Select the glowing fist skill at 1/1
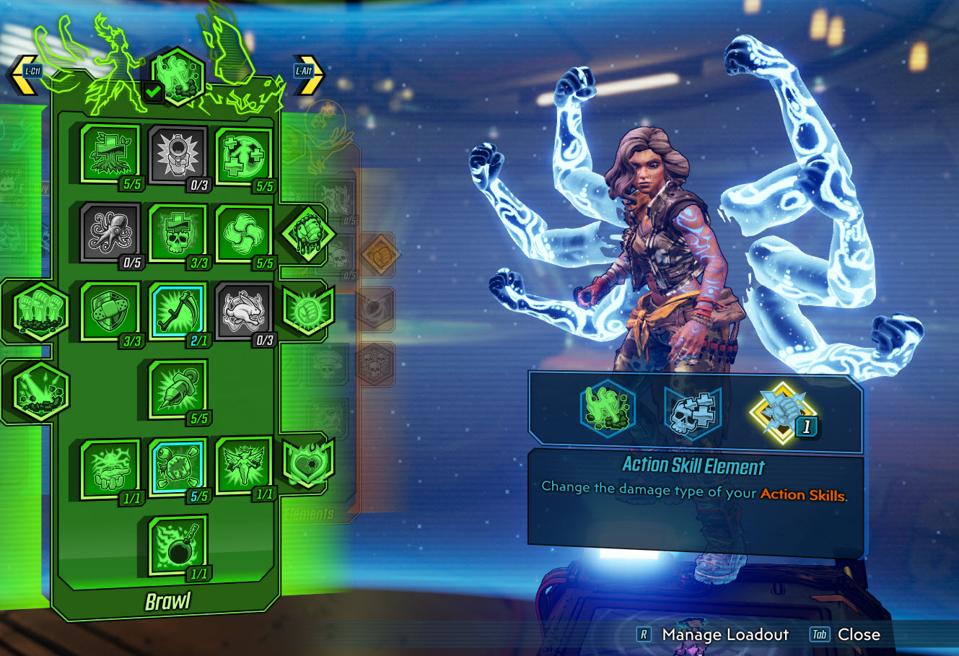 109,466
